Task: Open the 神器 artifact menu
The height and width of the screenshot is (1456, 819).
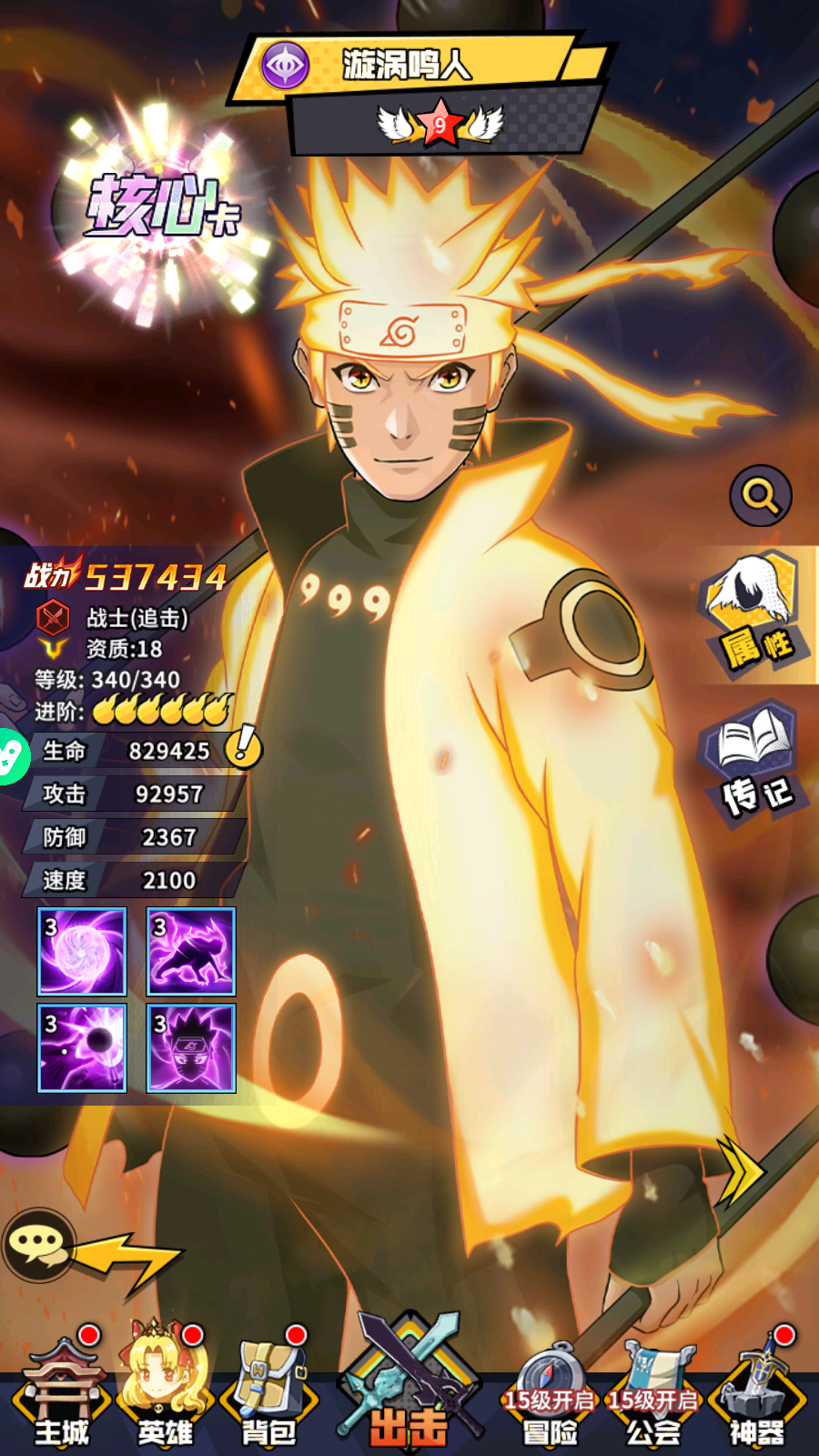Action: [757, 1392]
